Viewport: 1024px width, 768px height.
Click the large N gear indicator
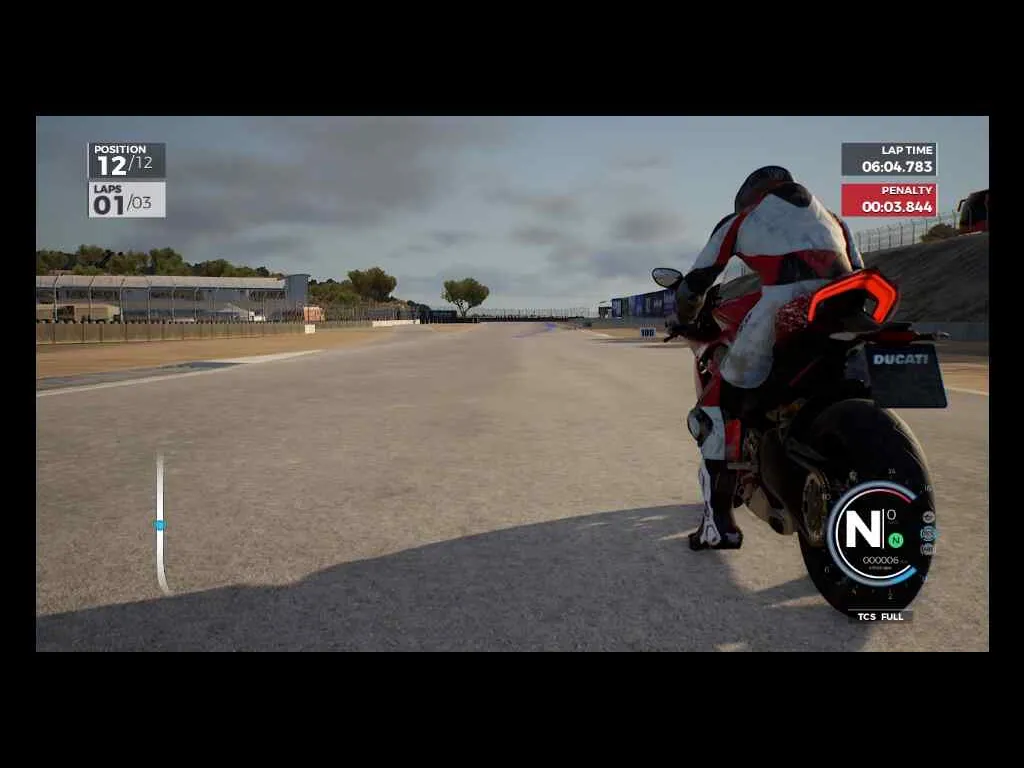[x=863, y=528]
